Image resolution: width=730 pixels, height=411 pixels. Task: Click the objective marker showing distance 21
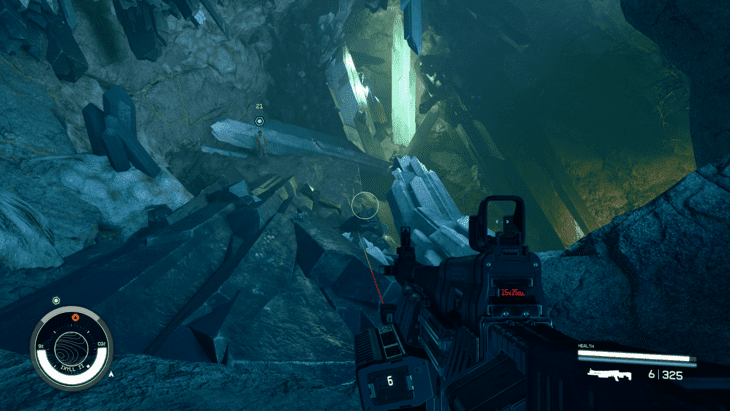tap(260, 121)
